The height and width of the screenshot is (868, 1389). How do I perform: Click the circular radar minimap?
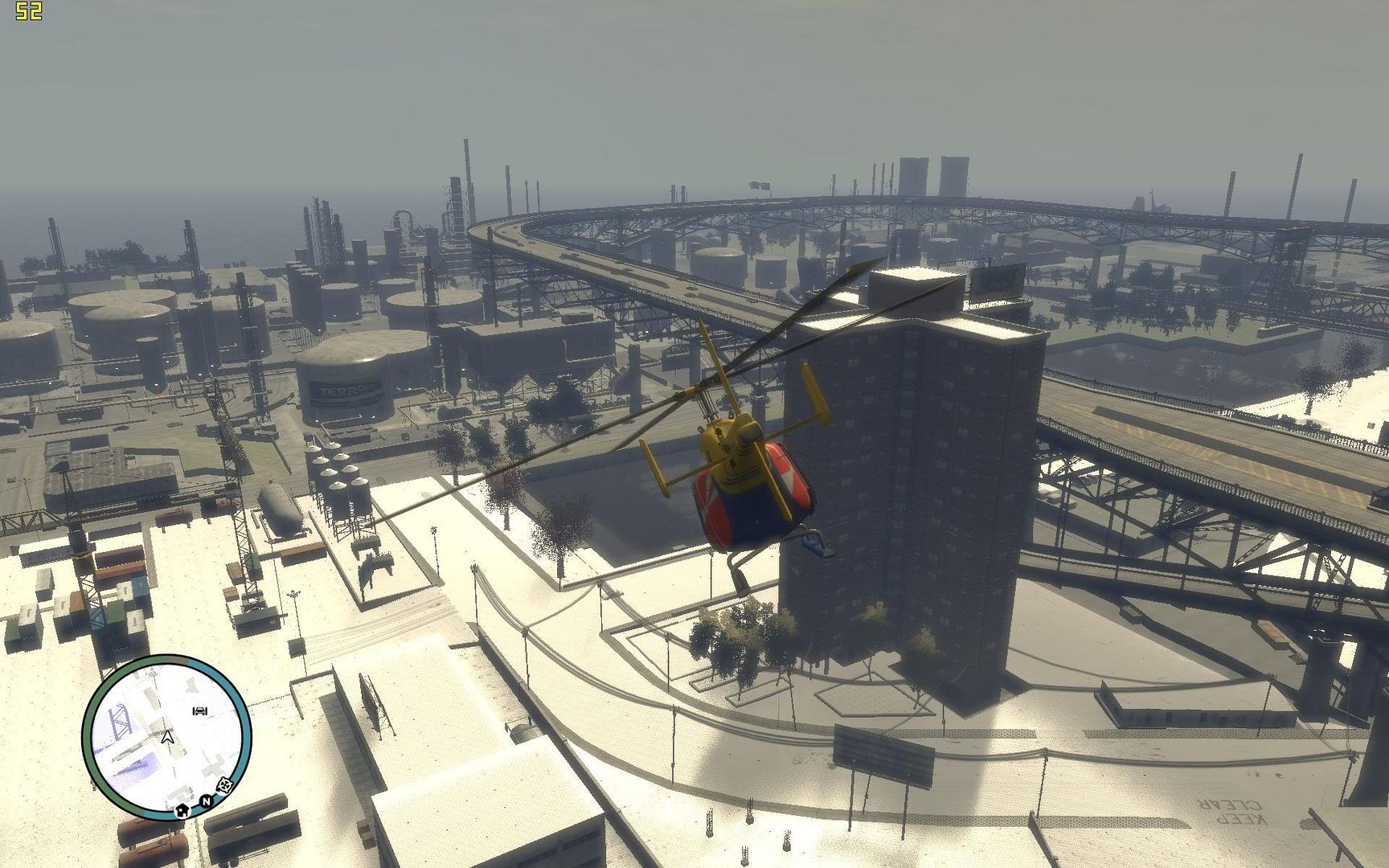coord(166,737)
